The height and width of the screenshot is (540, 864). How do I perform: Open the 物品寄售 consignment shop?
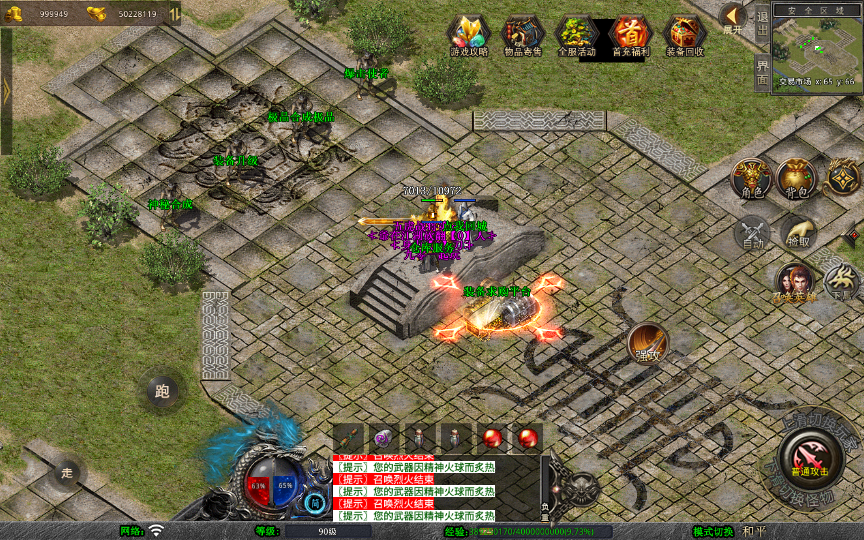point(523,33)
